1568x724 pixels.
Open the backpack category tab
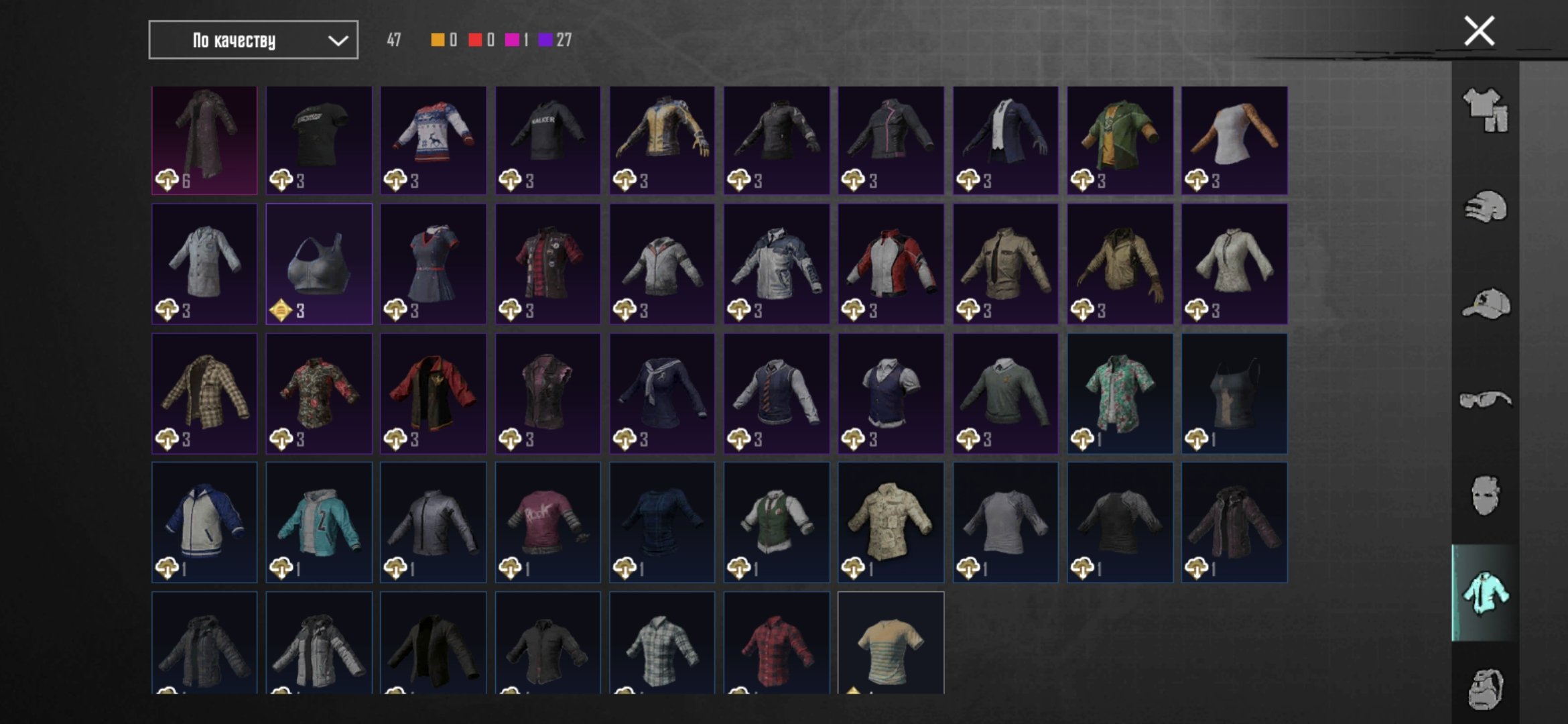pyautogui.click(x=1485, y=688)
